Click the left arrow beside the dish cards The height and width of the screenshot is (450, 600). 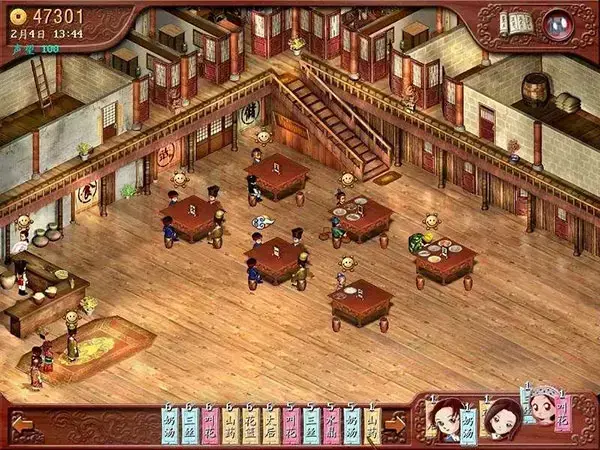[22, 424]
